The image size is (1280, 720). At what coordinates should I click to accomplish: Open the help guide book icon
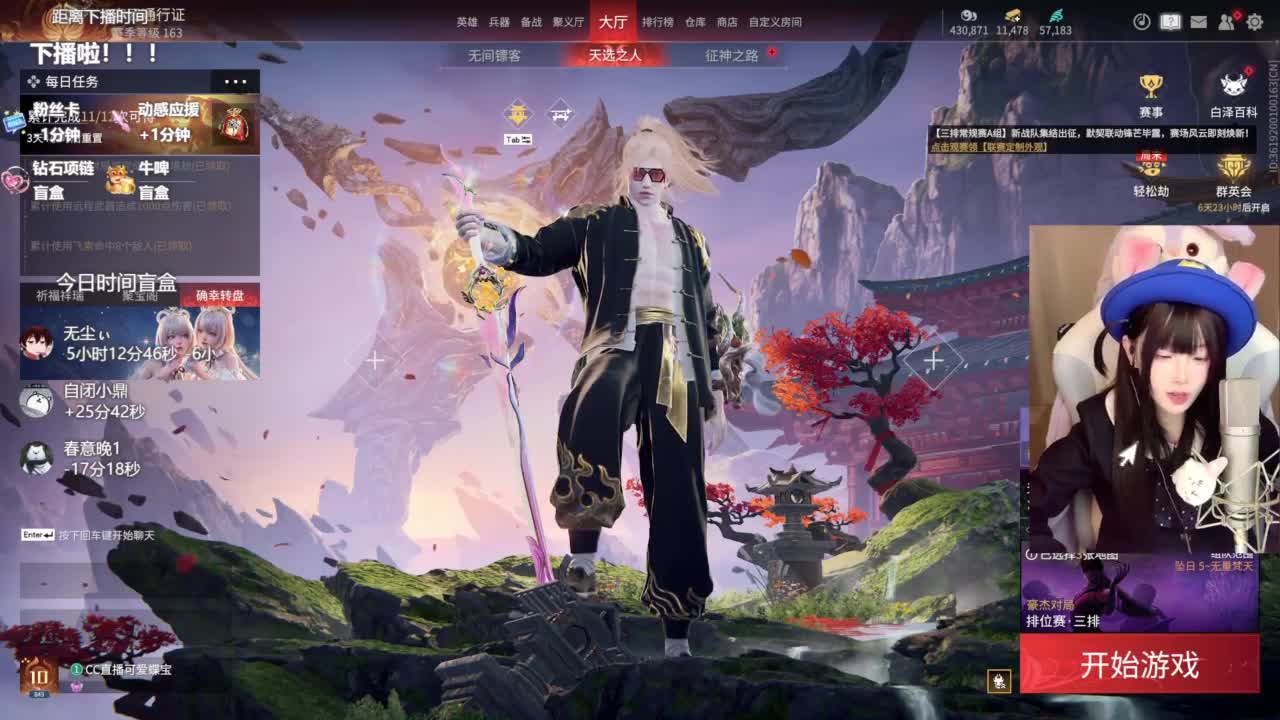pyautogui.click(x=1168, y=19)
